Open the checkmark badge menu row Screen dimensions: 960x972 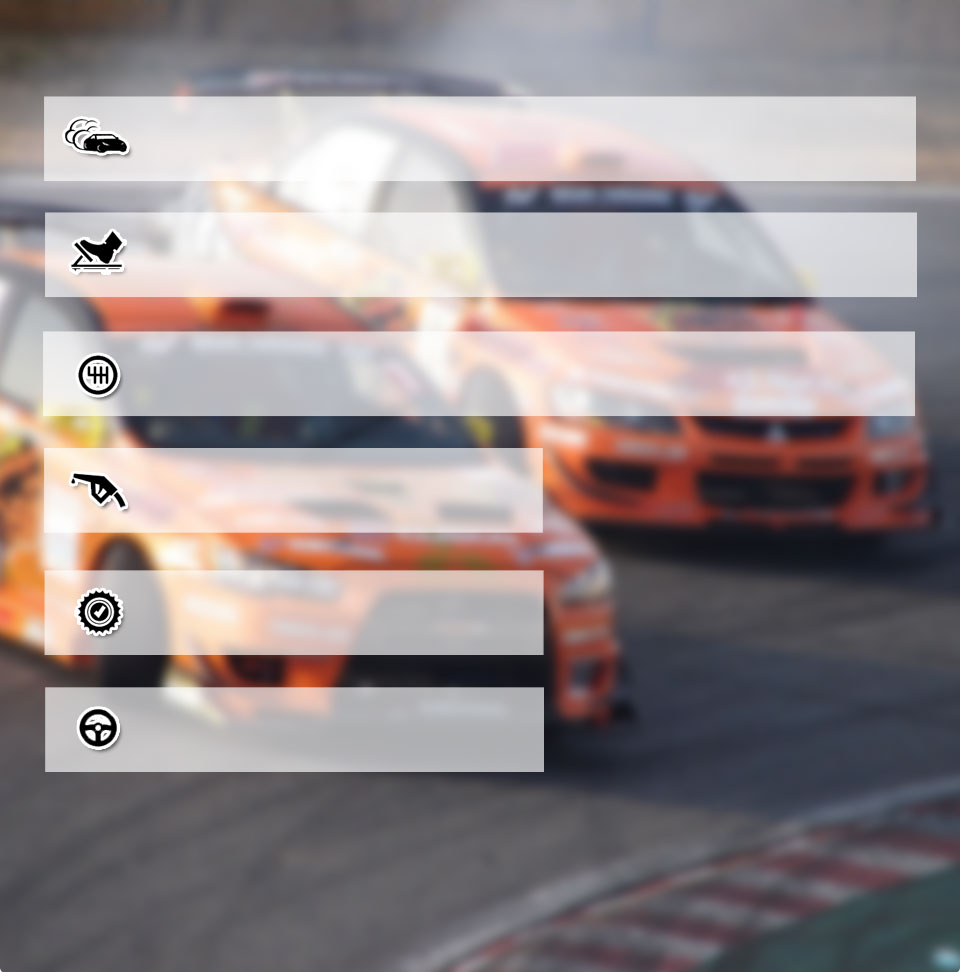tap(293, 613)
